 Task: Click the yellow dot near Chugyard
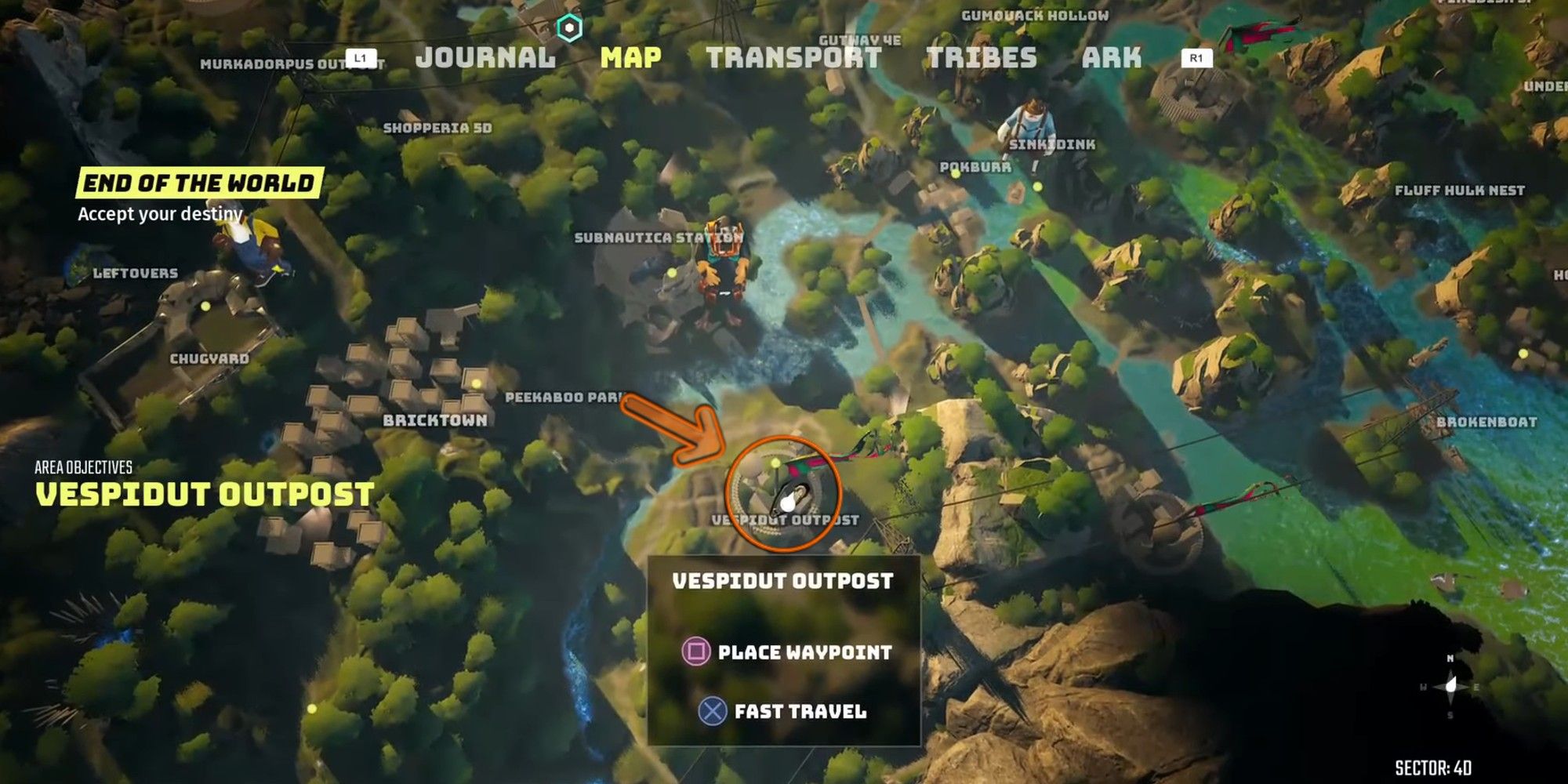(x=205, y=307)
